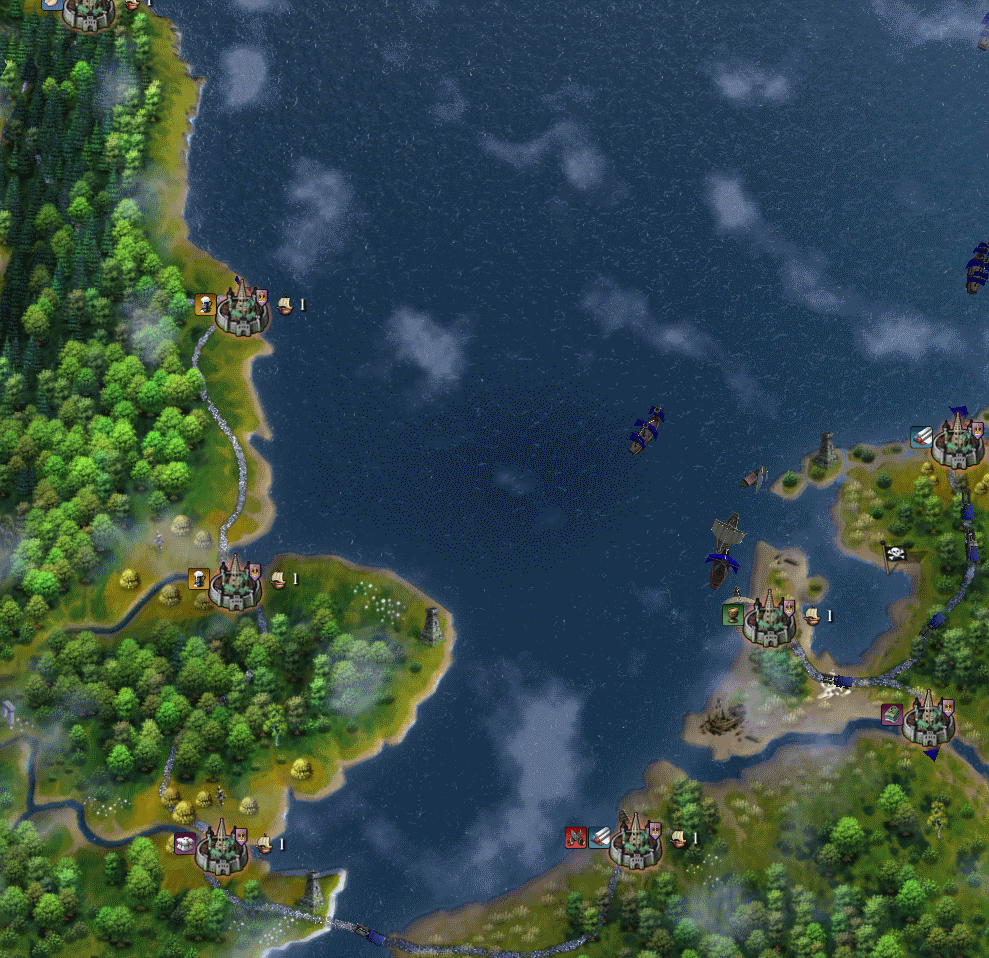989x958 pixels.
Task: Open the town marked with a book icon
Action: click(x=926, y=721)
